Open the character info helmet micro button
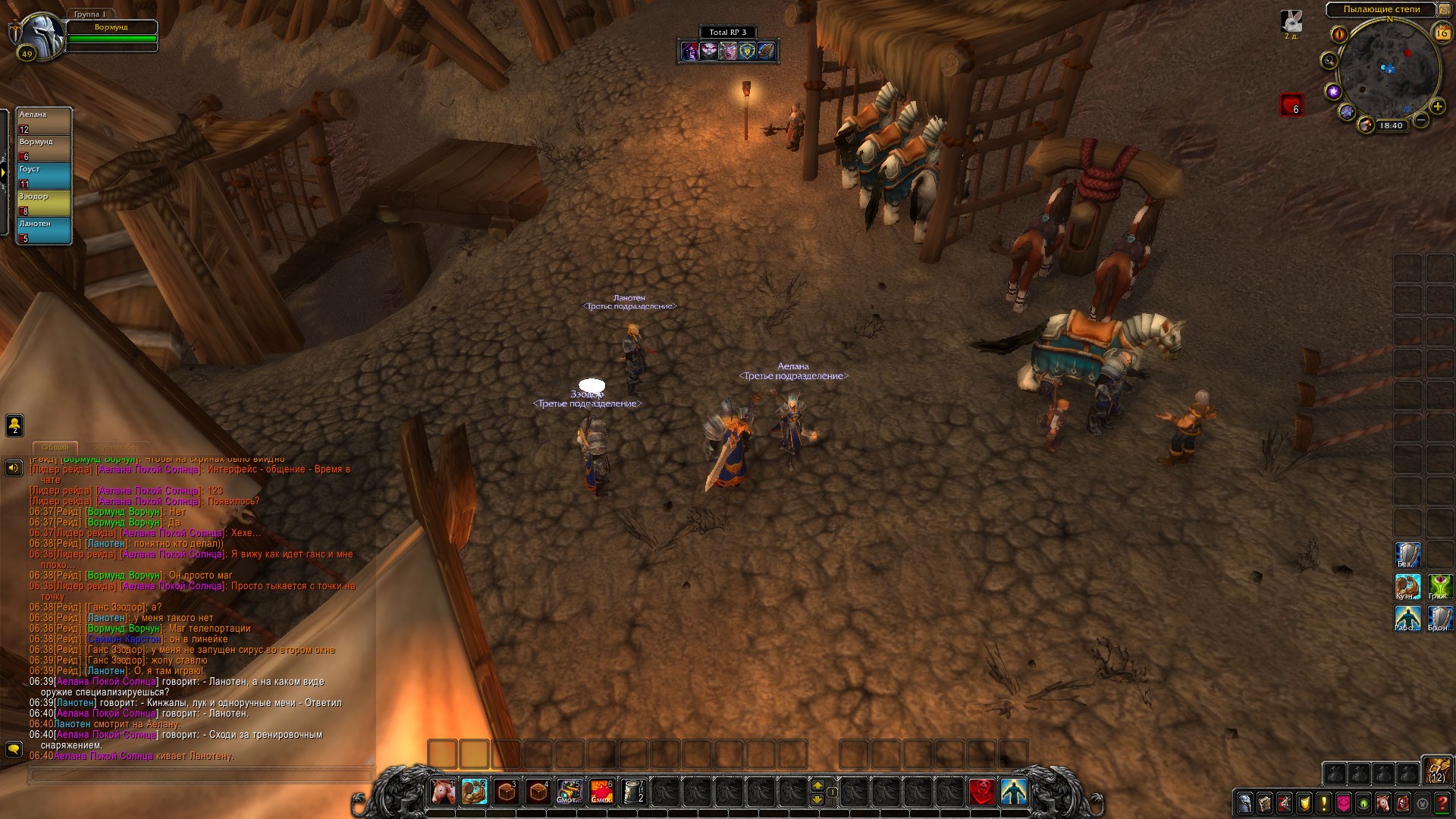 (1245, 803)
